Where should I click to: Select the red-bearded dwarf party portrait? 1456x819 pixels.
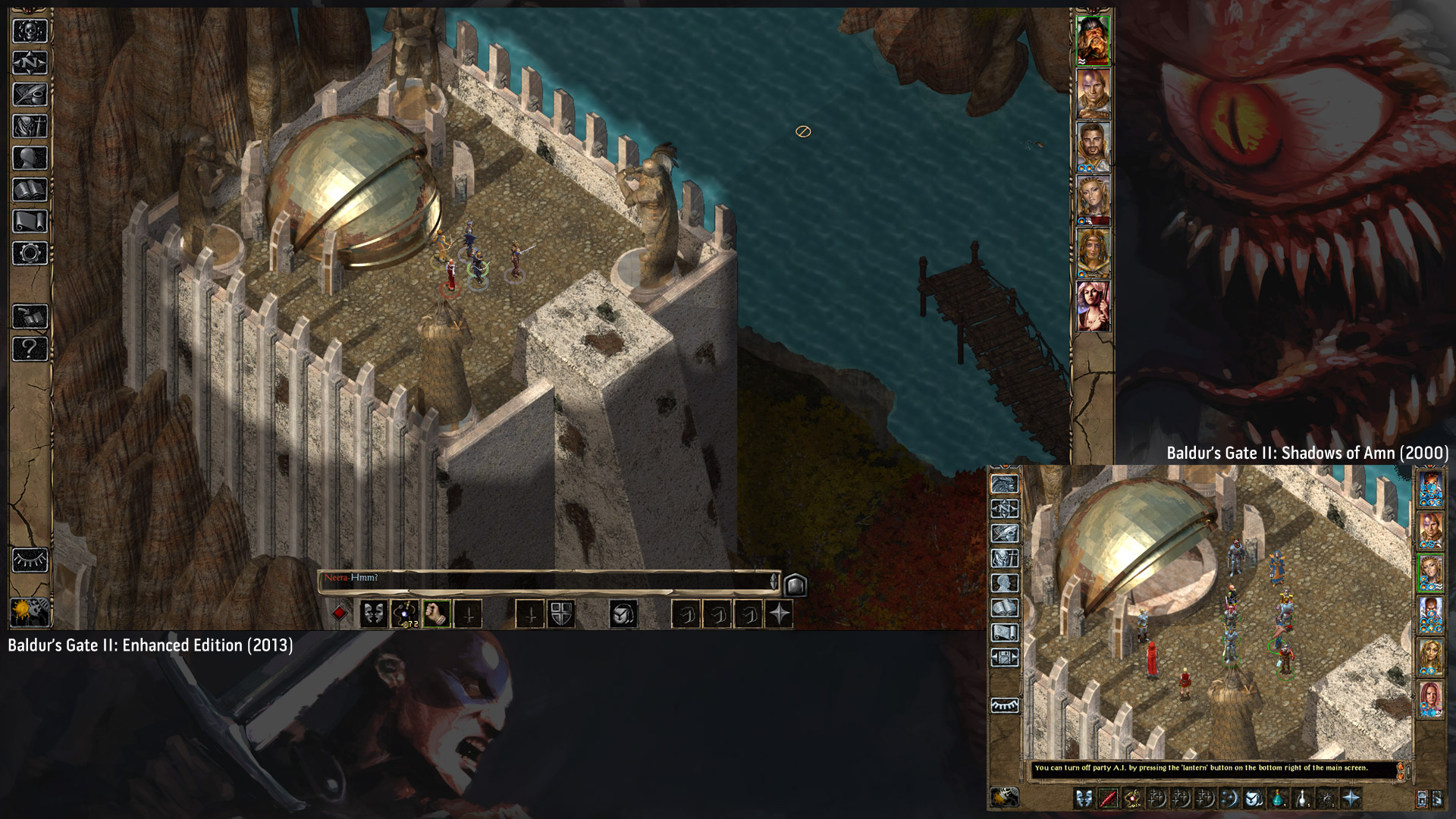click(x=1093, y=41)
